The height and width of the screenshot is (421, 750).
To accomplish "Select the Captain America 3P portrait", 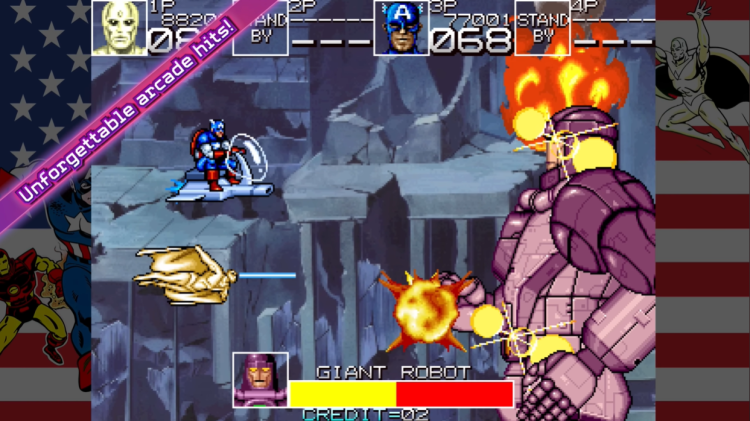I will point(402,28).
